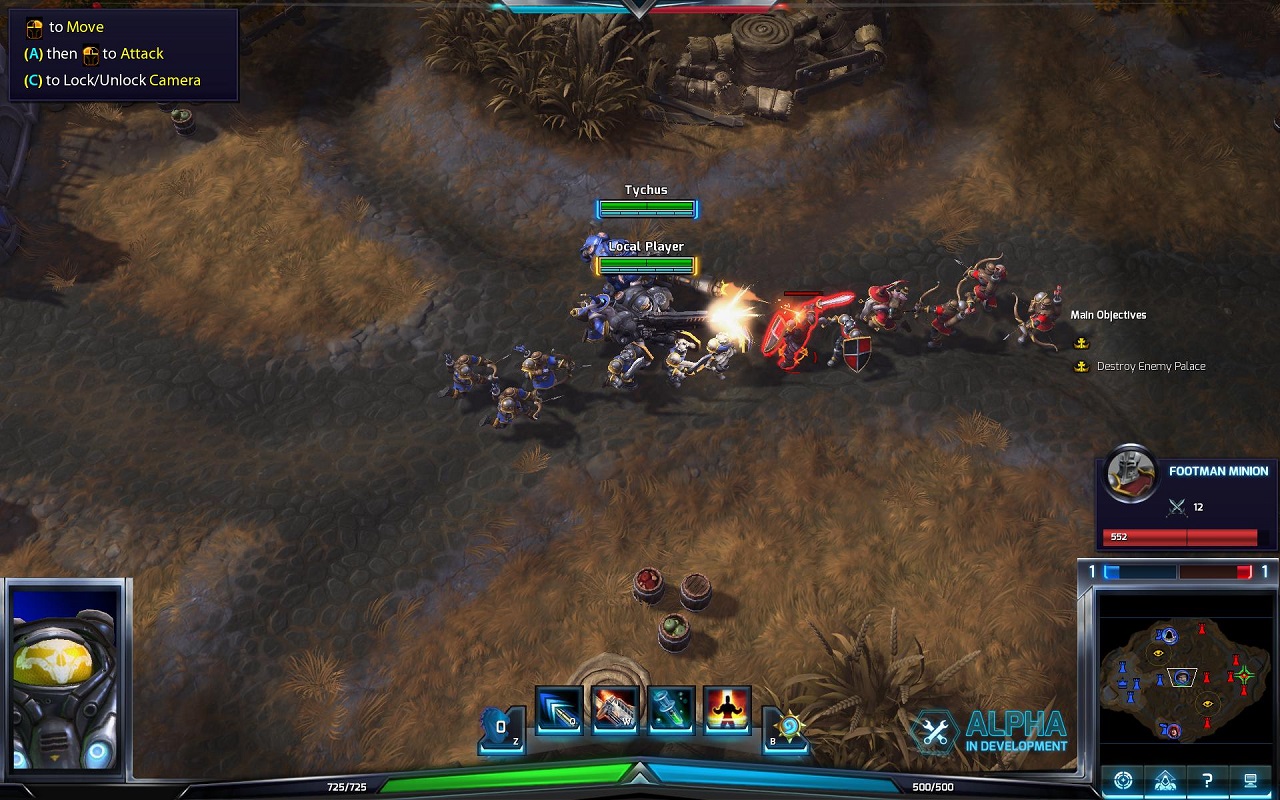Select the Footman Minion target portrait

coord(1131,475)
